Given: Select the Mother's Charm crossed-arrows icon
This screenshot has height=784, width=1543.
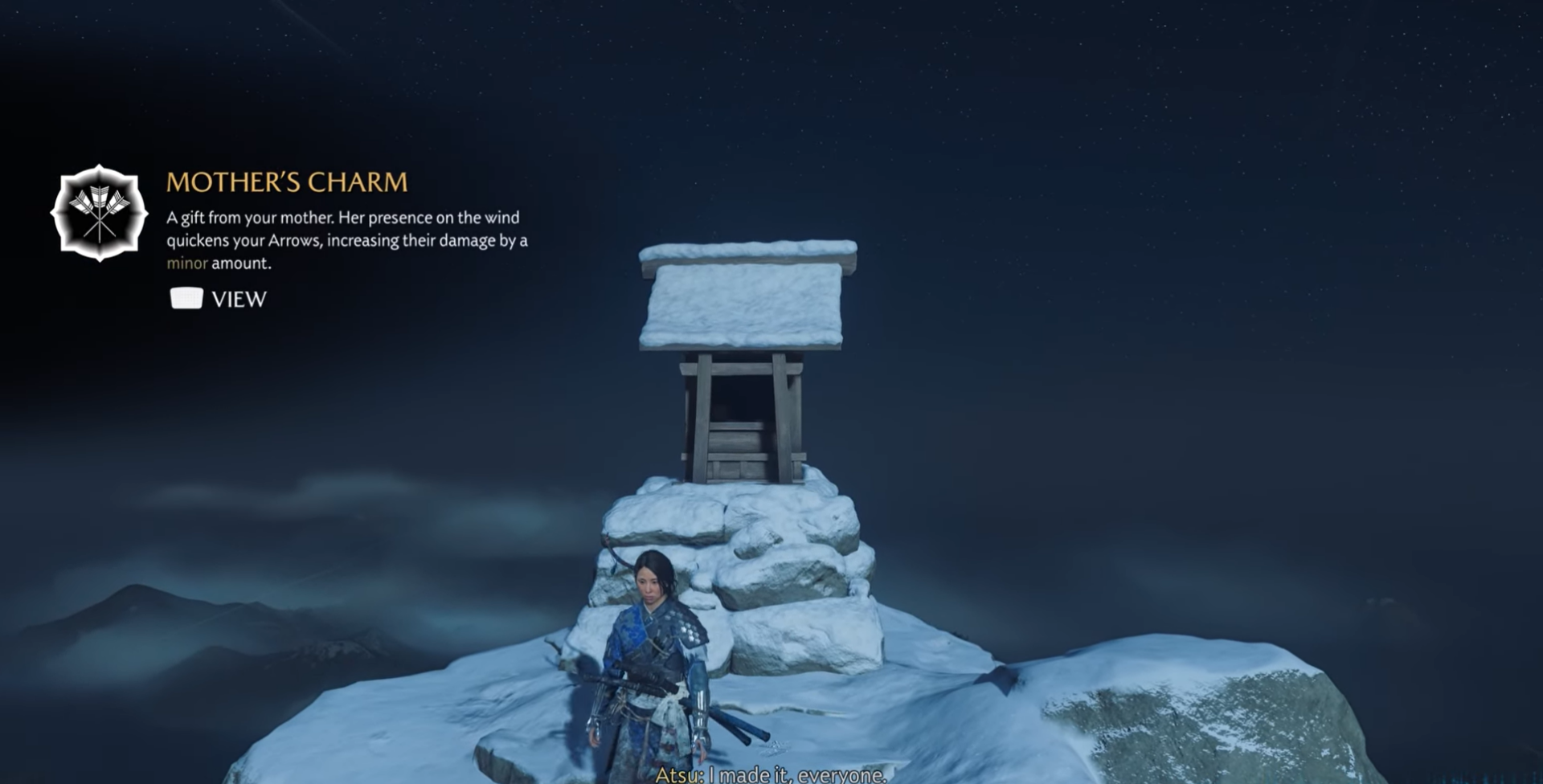Looking at the screenshot, I should (99, 214).
